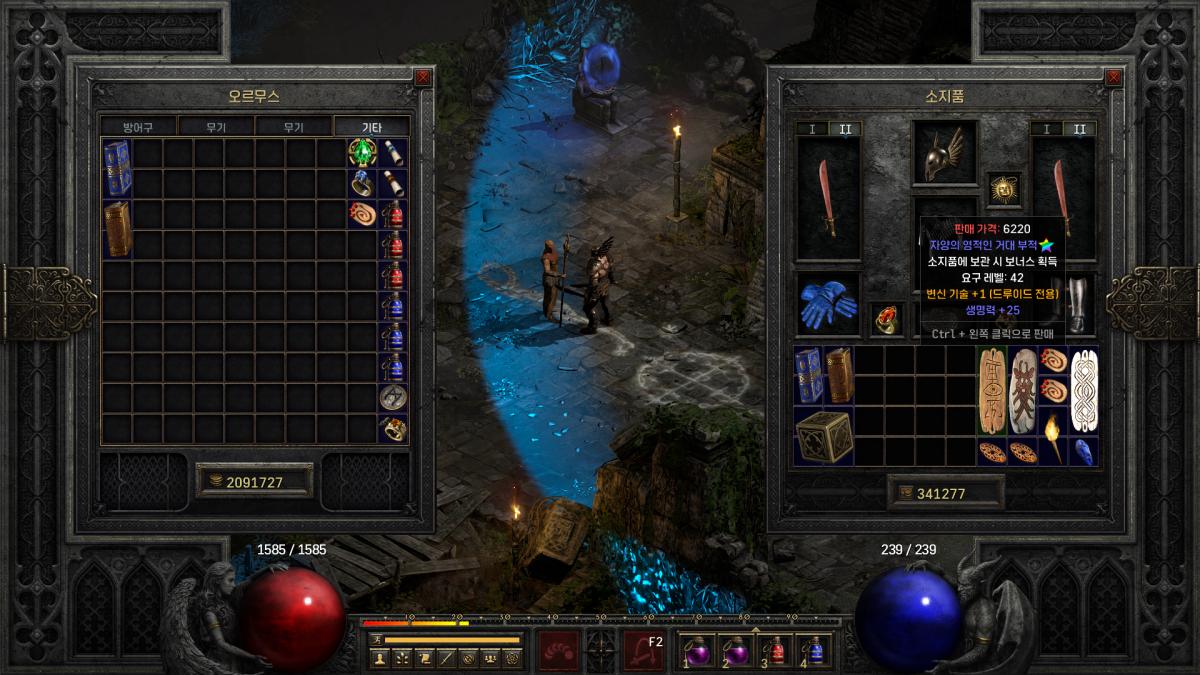Buy the green emerald amulet from Ormus
The image size is (1200, 675).
pyautogui.click(x=362, y=153)
